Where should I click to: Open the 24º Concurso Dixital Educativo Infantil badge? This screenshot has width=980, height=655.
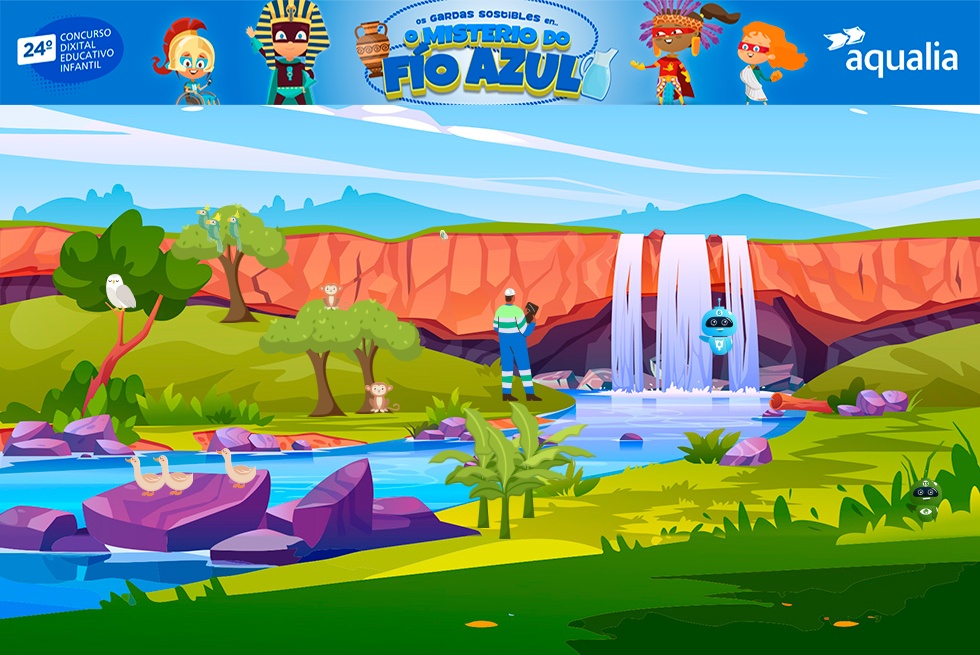(x=70, y=50)
